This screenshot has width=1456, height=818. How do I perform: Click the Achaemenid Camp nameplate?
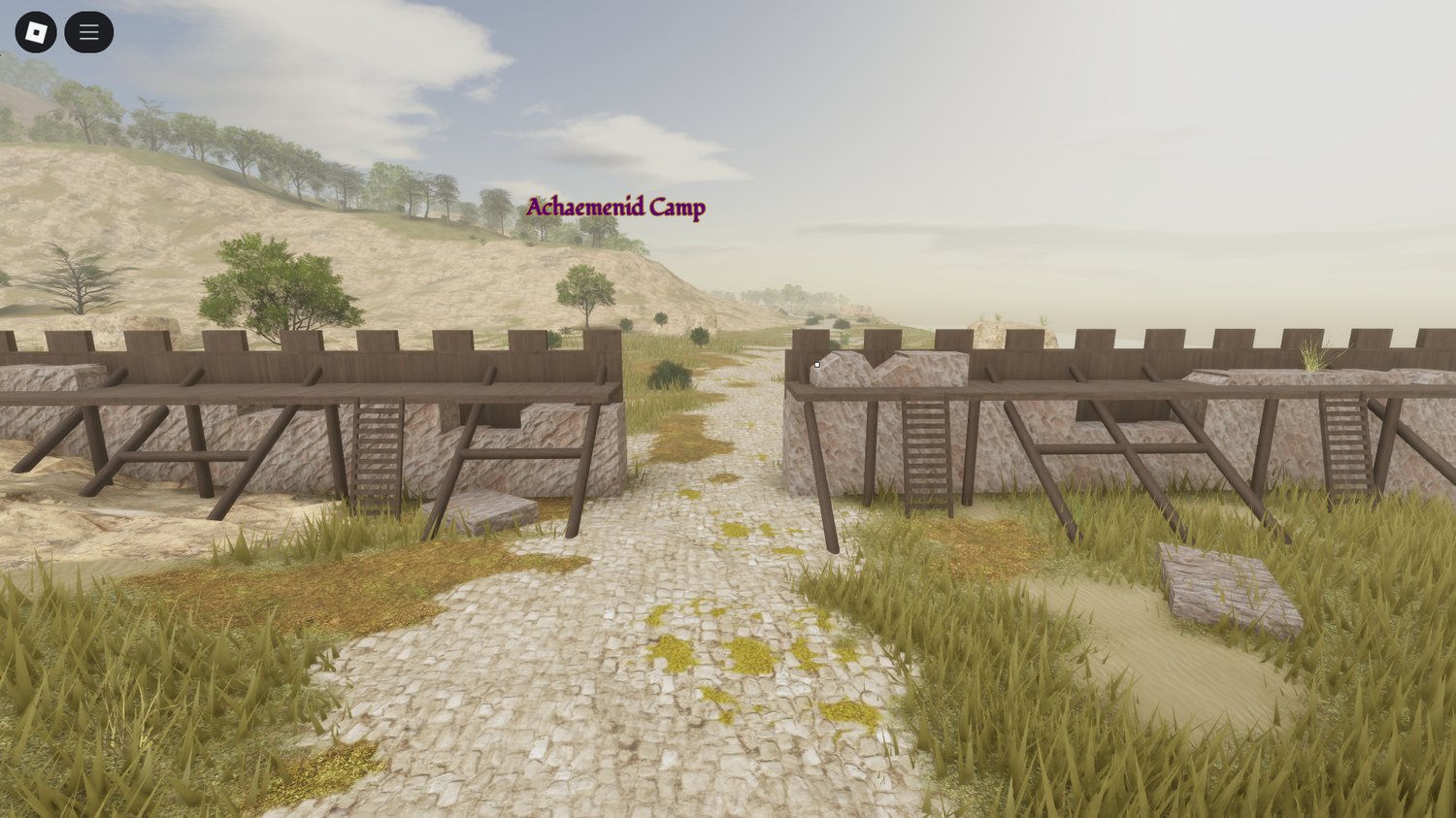615,207
